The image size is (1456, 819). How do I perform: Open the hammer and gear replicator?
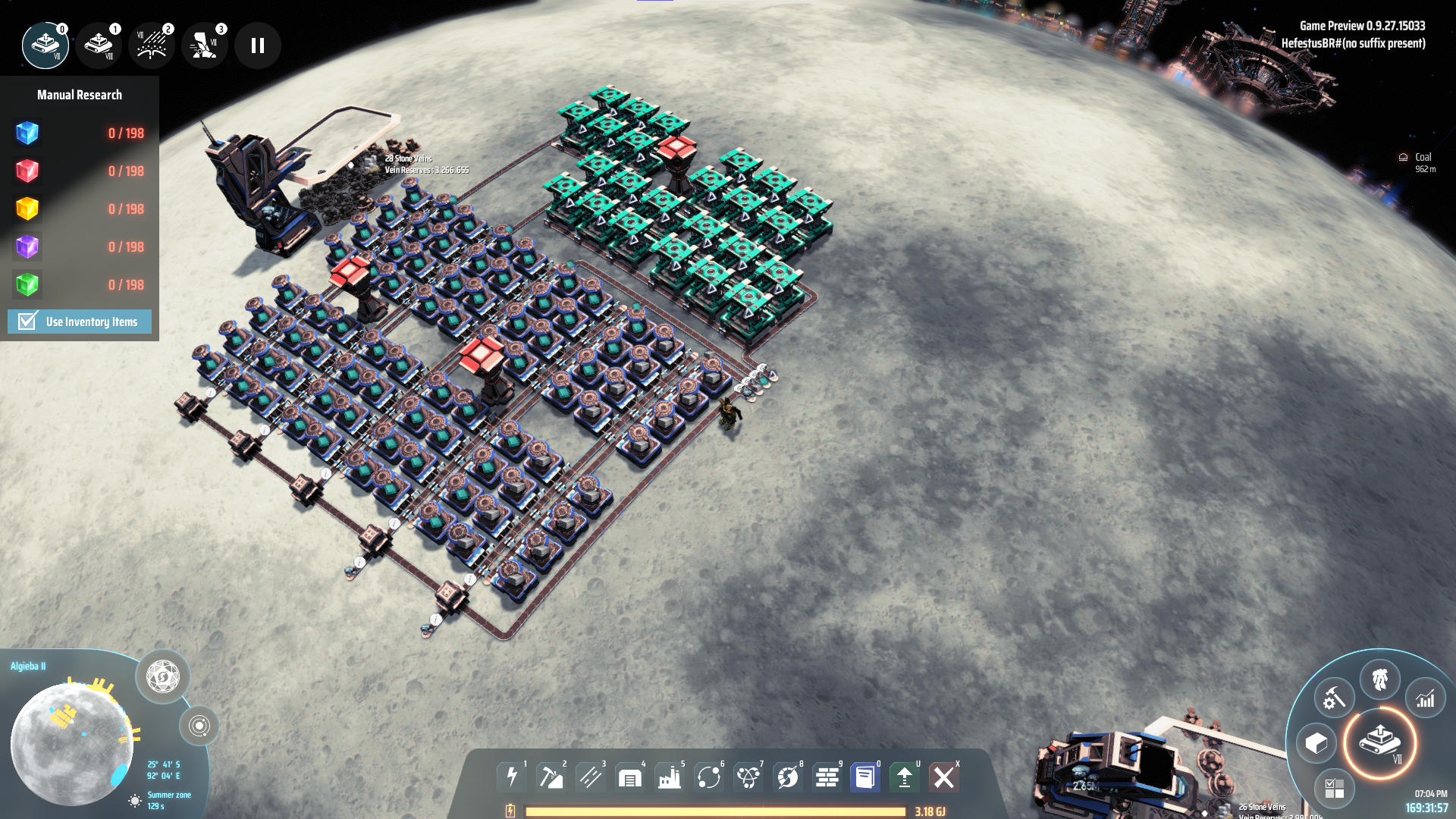tap(1334, 698)
